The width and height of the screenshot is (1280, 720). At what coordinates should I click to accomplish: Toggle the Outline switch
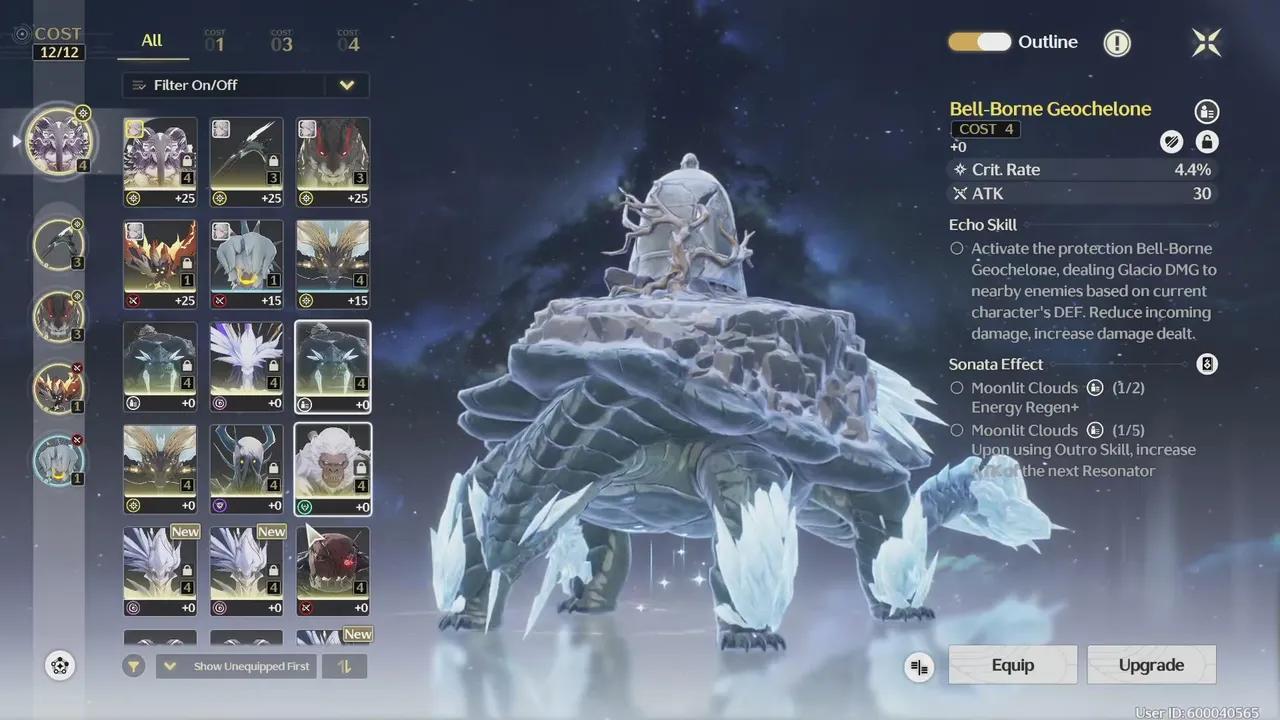coord(980,42)
